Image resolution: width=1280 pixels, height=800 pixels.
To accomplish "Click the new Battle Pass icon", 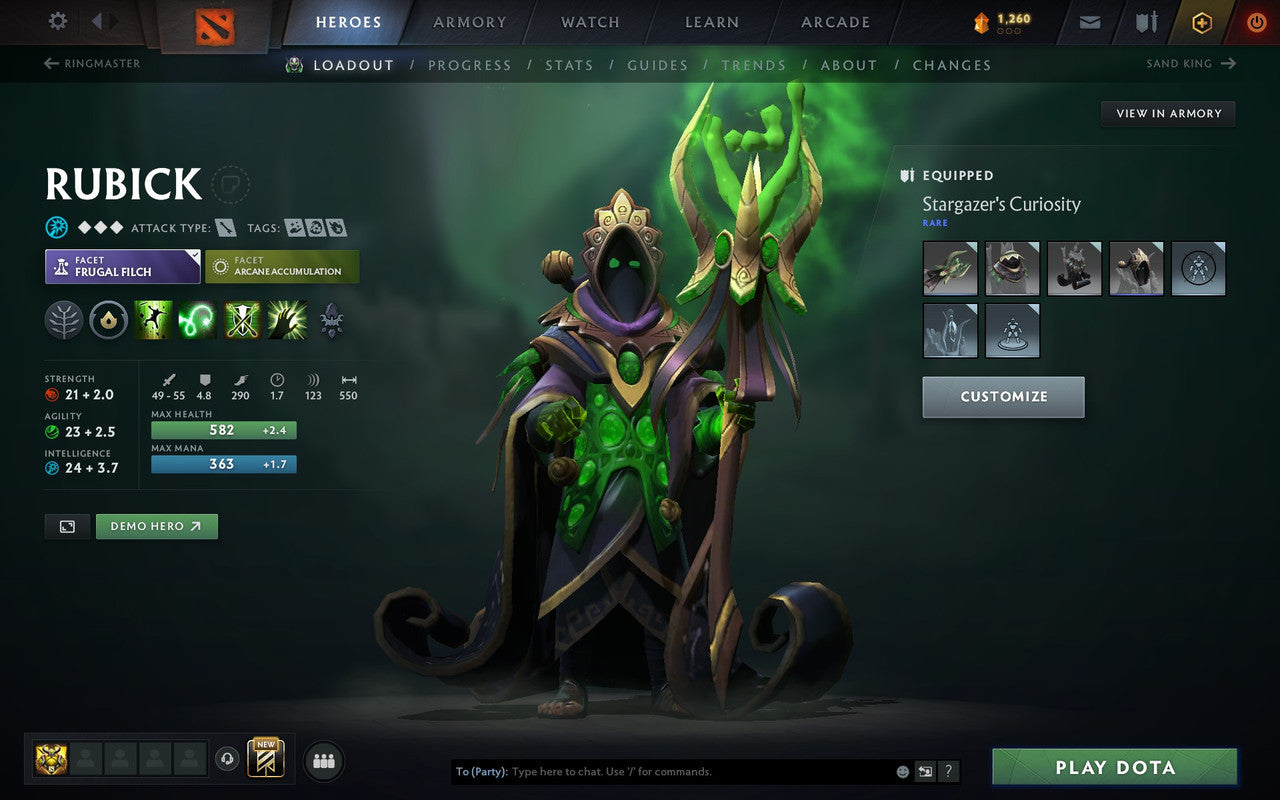I will (x=265, y=760).
